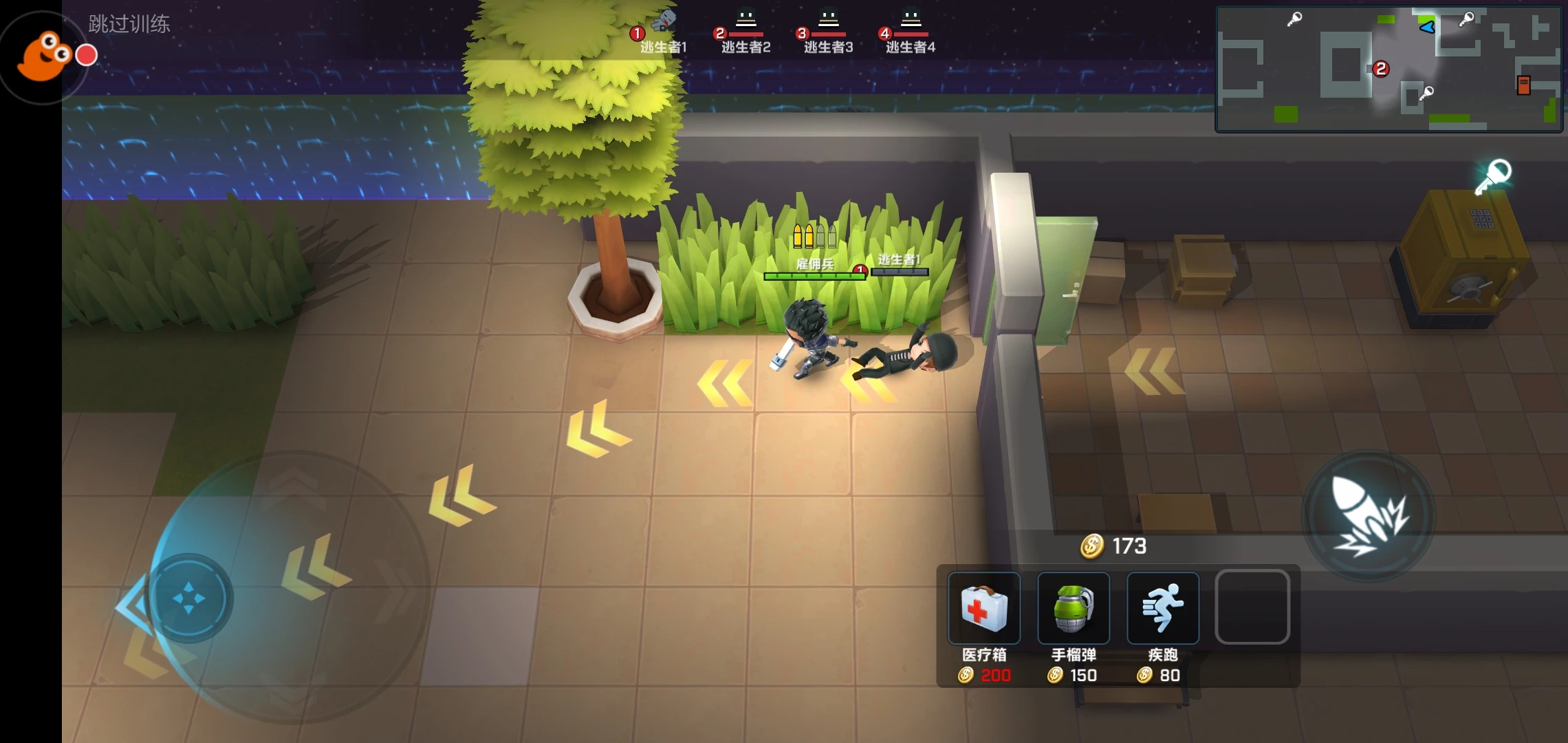Fire the rocket attack button

coord(1369,516)
